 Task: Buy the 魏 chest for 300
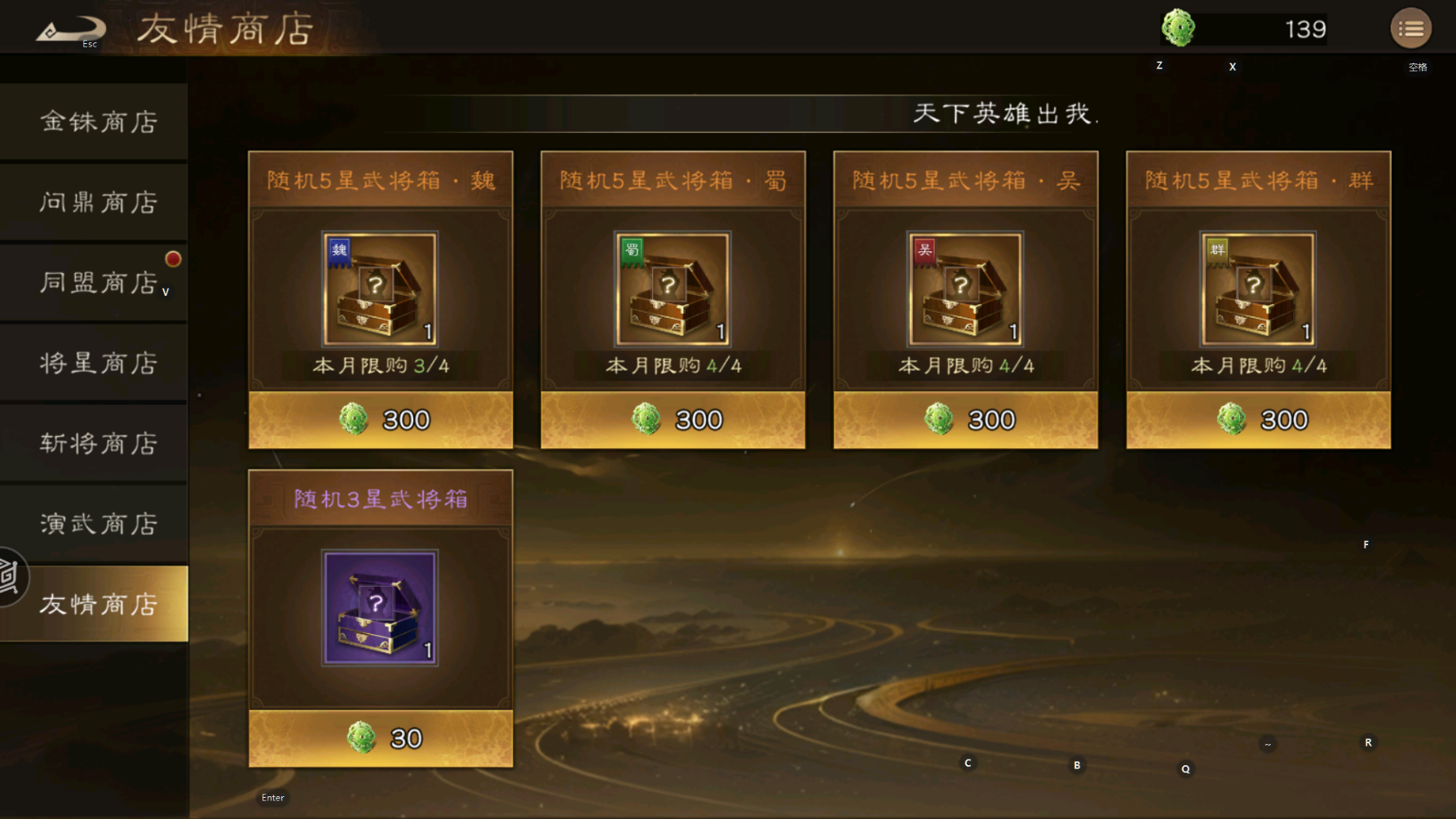pyautogui.click(x=381, y=420)
